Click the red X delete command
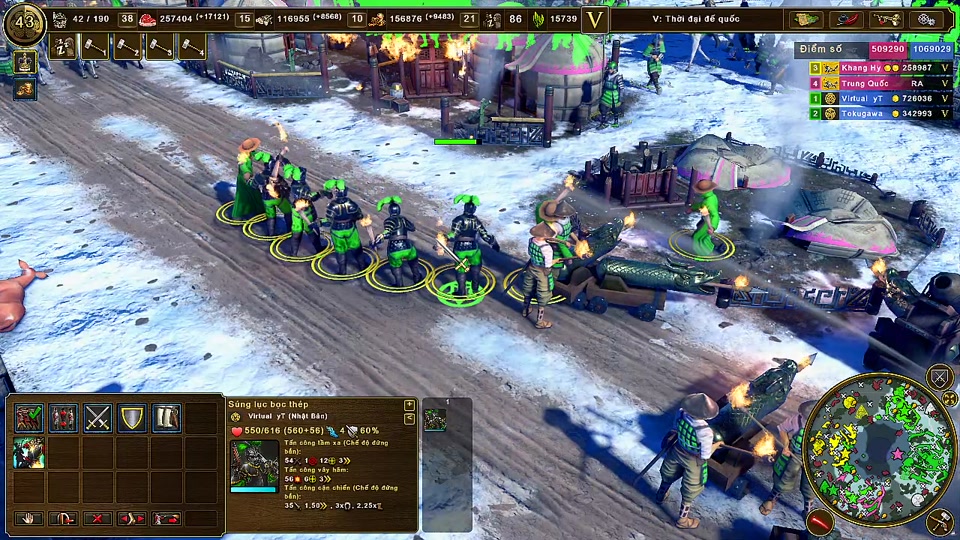 coord(98,518)
